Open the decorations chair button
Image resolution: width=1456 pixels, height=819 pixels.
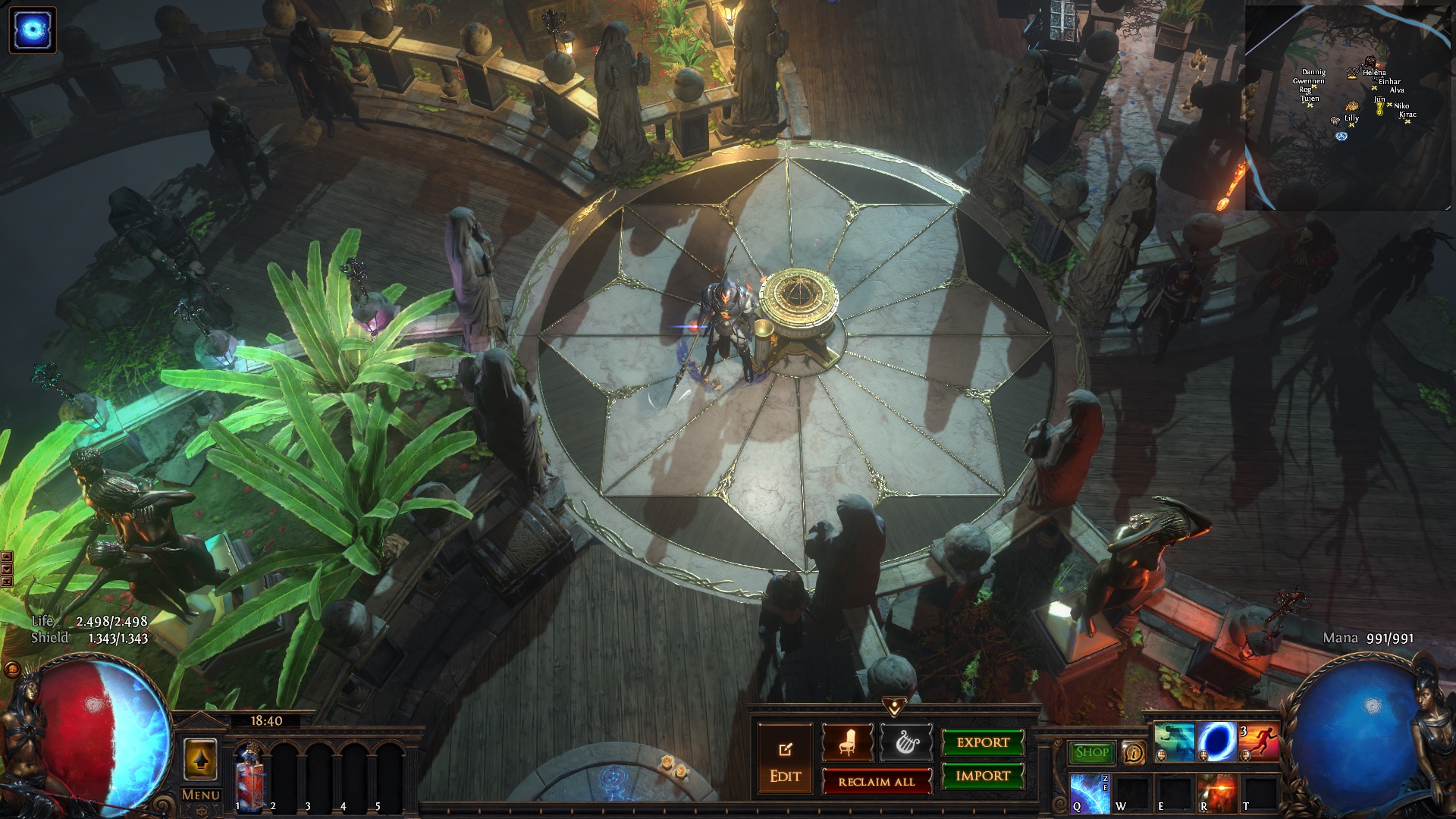[x=847, y=742]
